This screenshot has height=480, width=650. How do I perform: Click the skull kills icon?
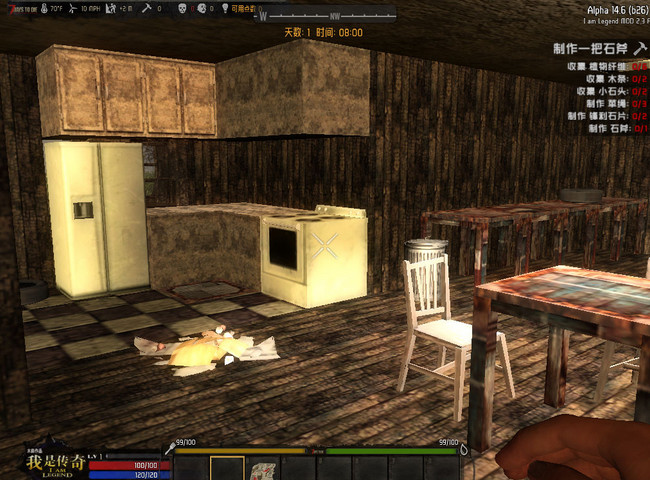(x=183, y=8)
